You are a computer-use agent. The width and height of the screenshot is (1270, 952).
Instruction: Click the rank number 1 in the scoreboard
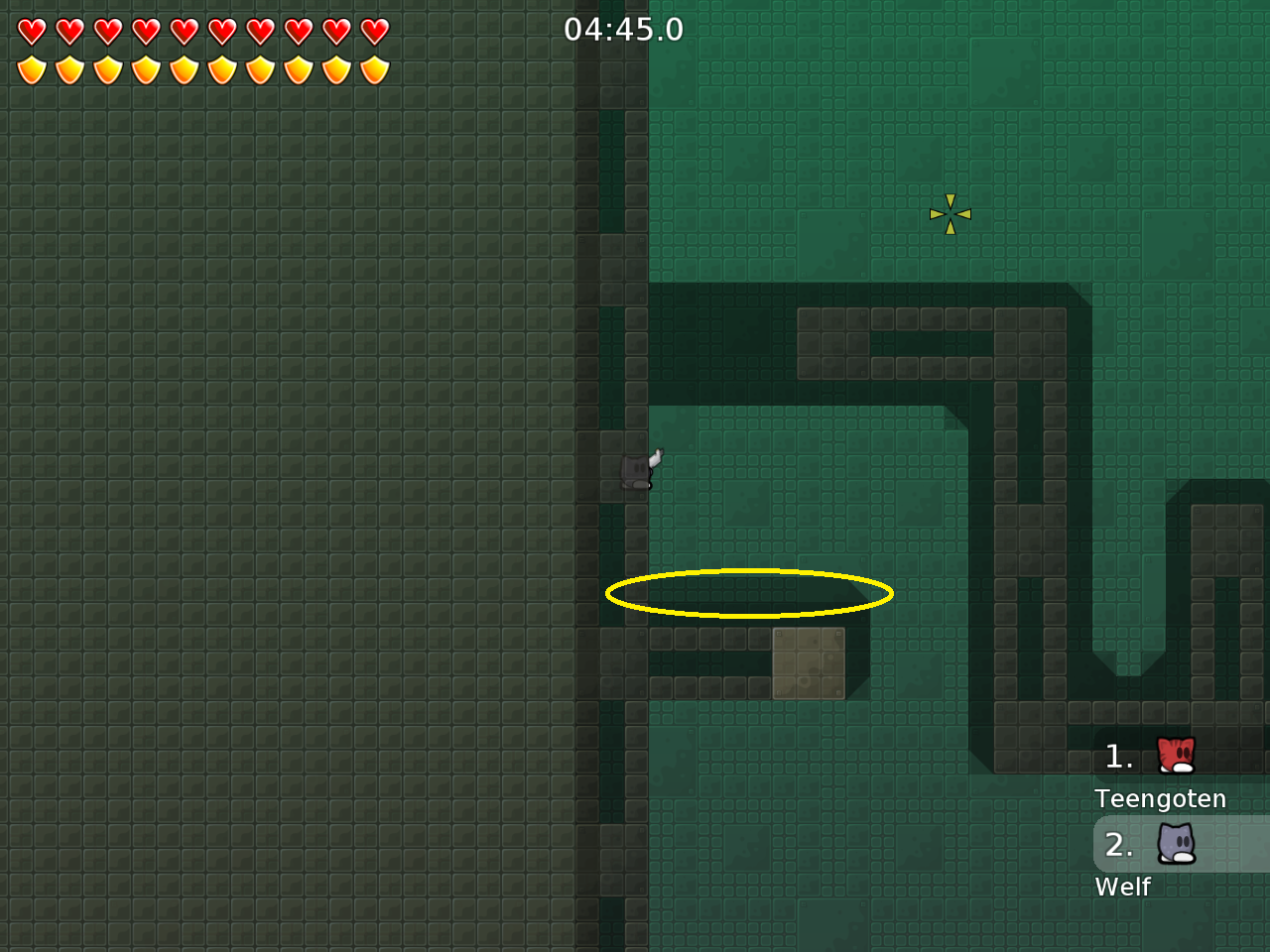[x=1118, y=757]
